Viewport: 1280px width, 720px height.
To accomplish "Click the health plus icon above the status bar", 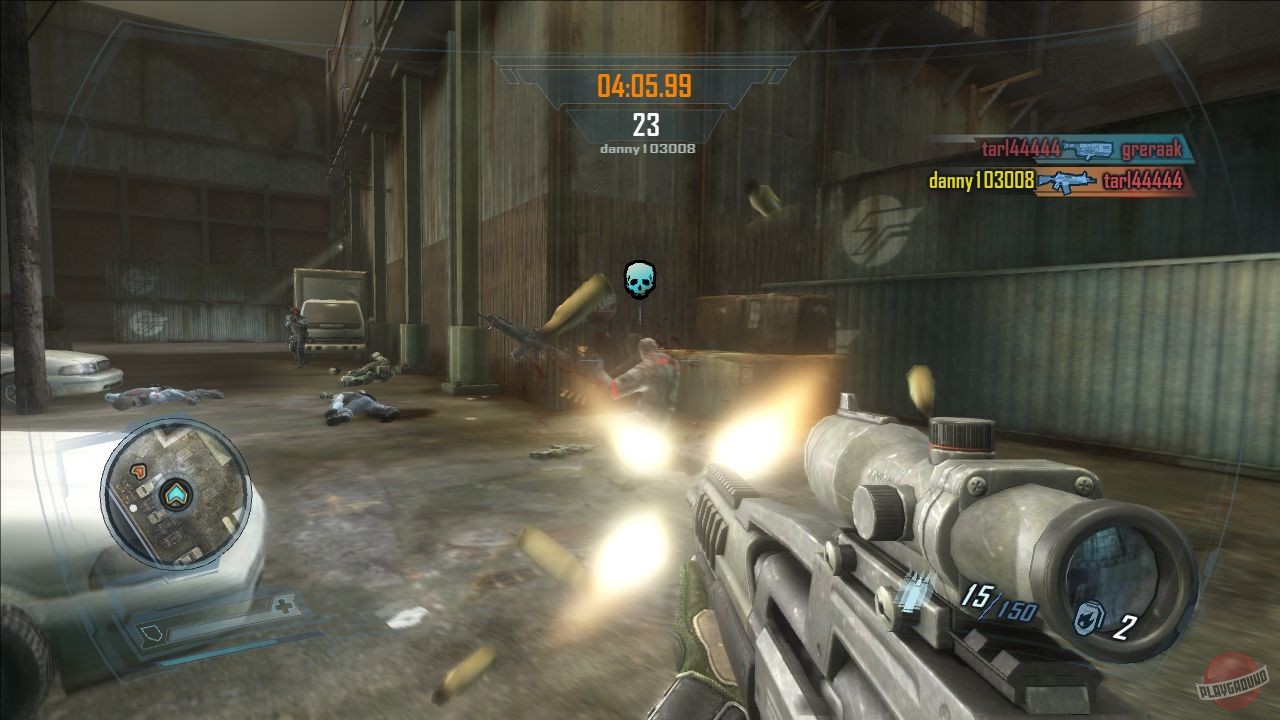I will click(286, 604).
